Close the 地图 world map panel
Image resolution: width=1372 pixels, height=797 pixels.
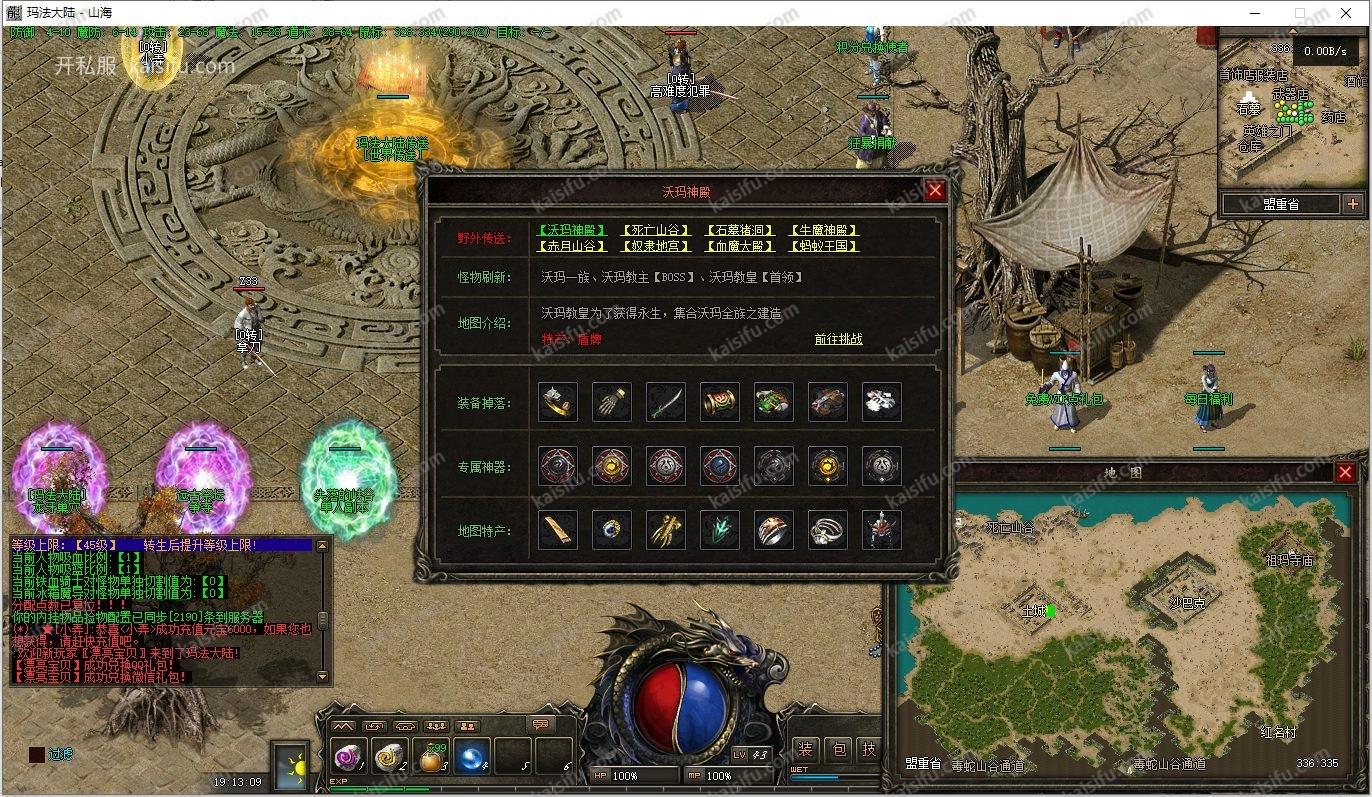[1345, 472]
